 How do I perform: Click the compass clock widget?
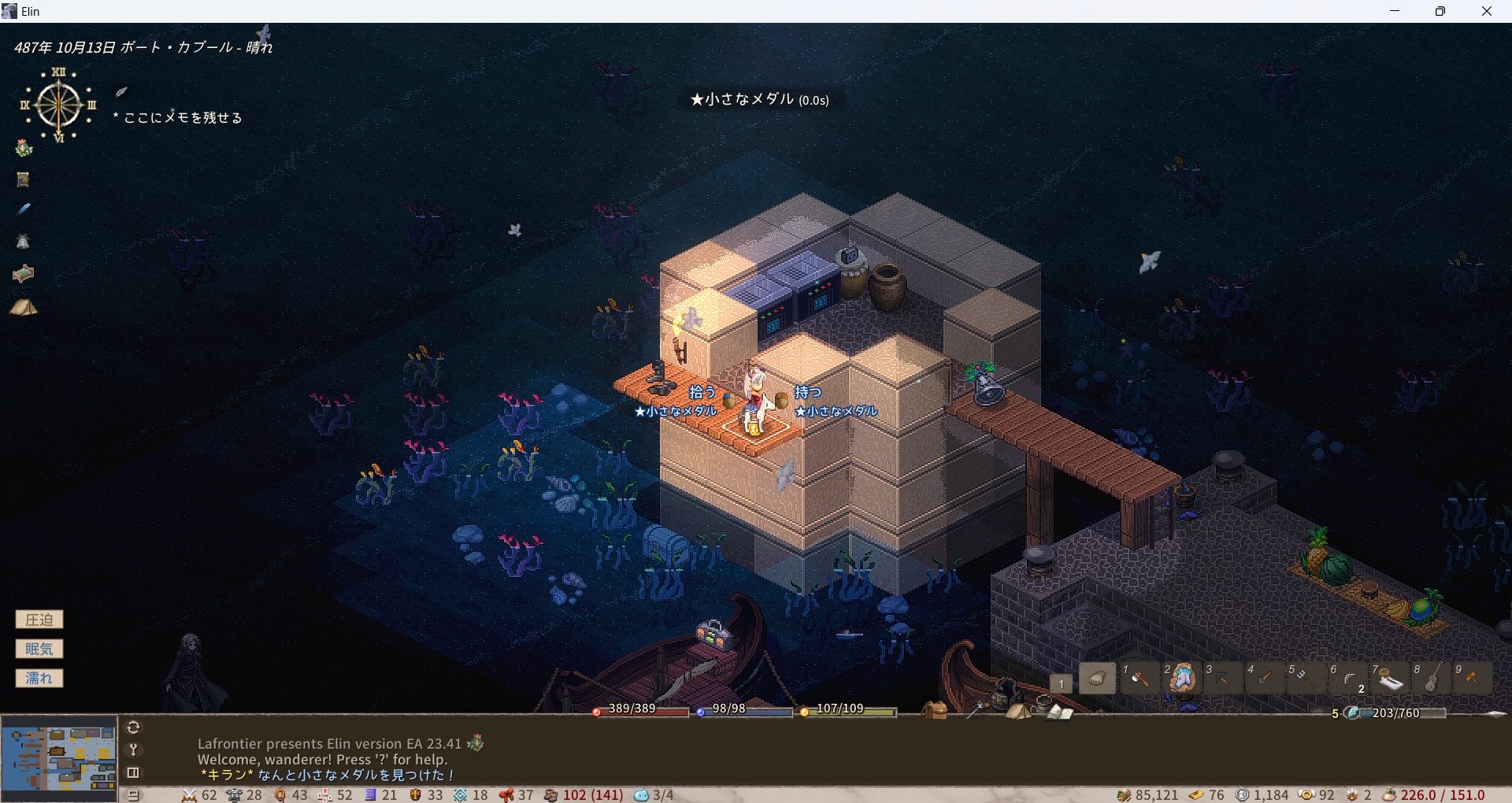[x=59, y=105]
